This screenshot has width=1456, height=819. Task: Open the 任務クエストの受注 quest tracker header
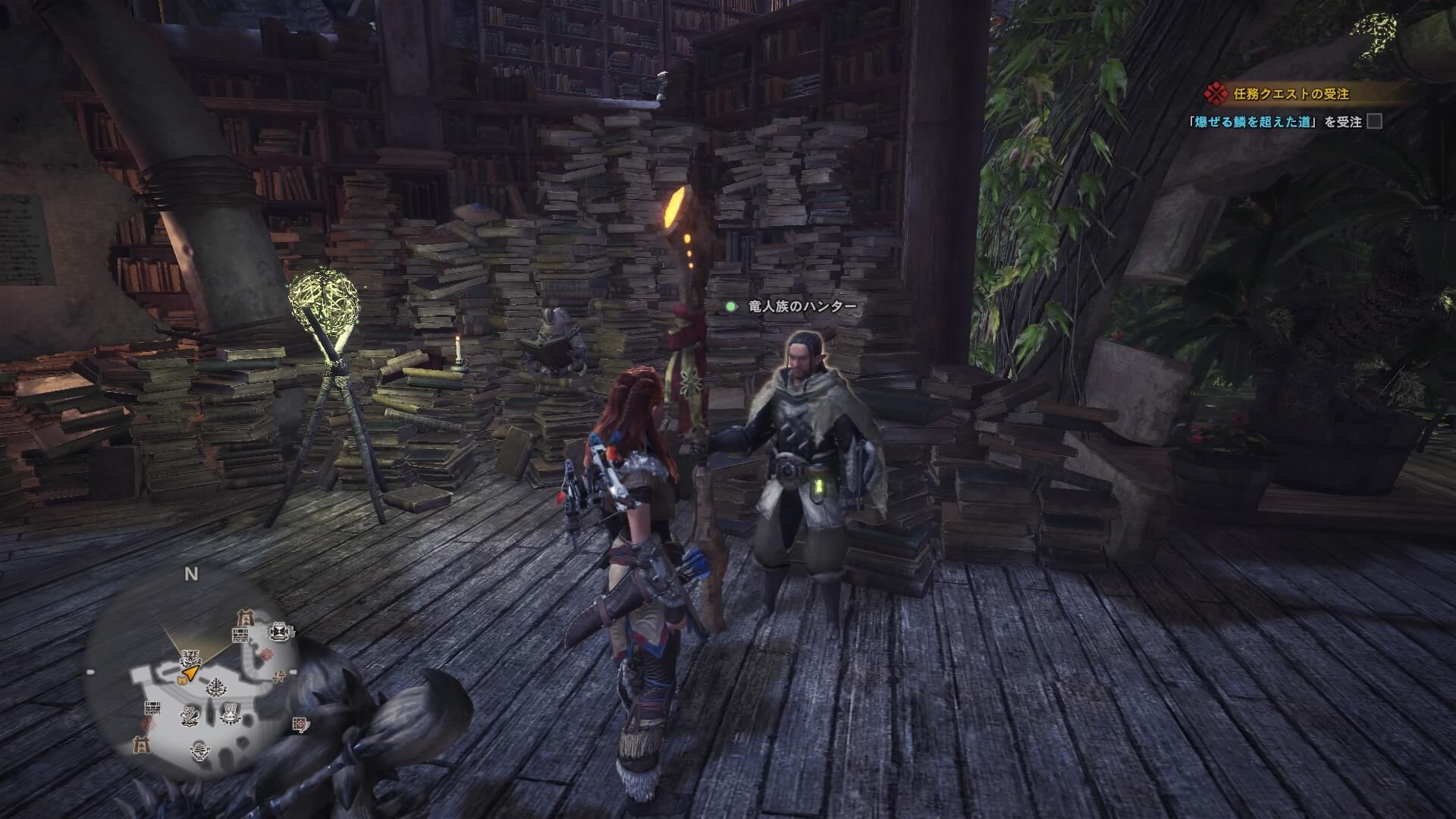point(1280,94)
